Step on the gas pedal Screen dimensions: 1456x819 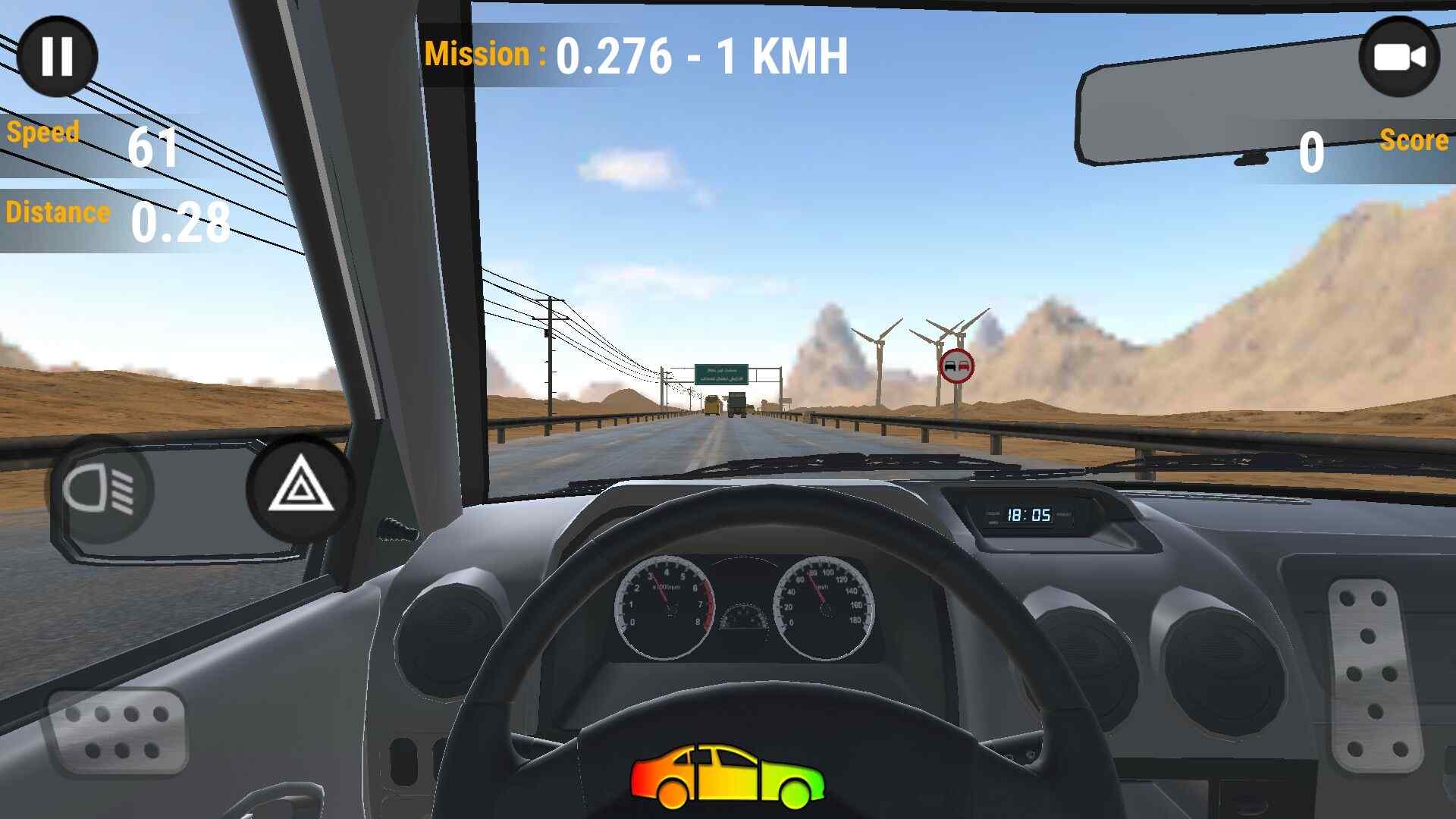click(x=1373, y=676)
